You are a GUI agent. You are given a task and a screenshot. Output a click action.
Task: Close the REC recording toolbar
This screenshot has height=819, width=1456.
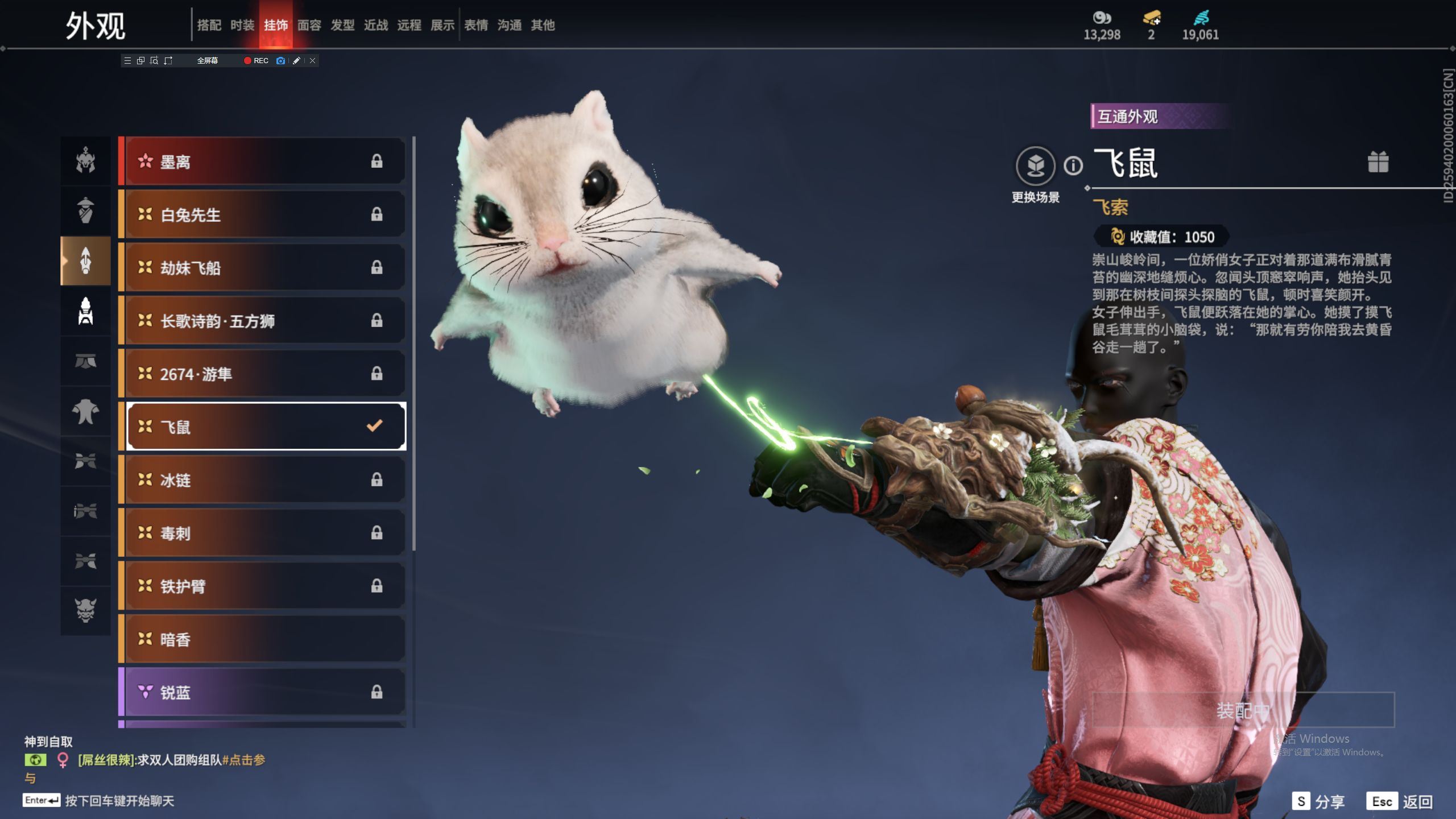(312, 61)
